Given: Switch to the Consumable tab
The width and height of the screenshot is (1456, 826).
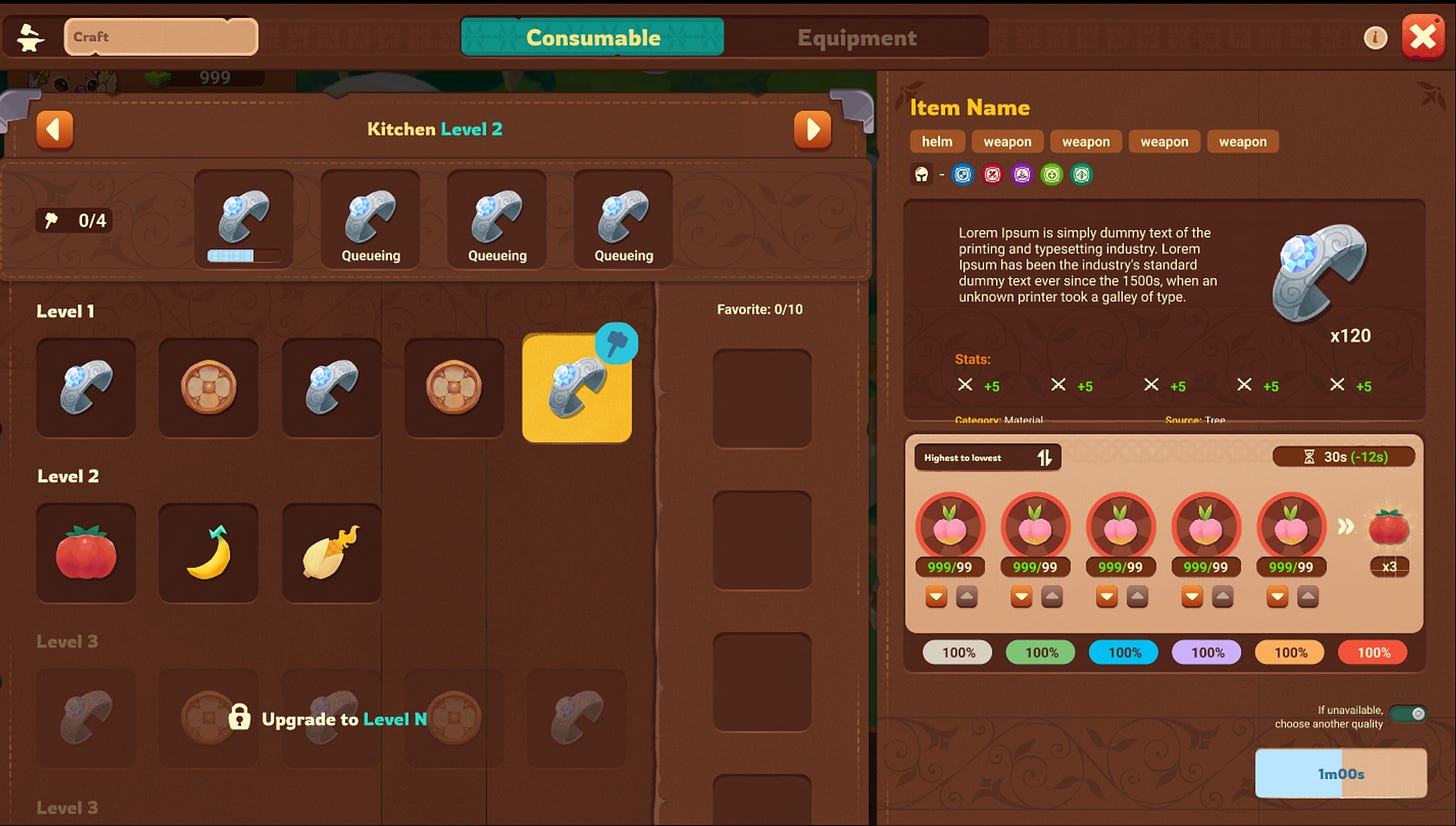Looking at the screenshot, I should (591, 37).
